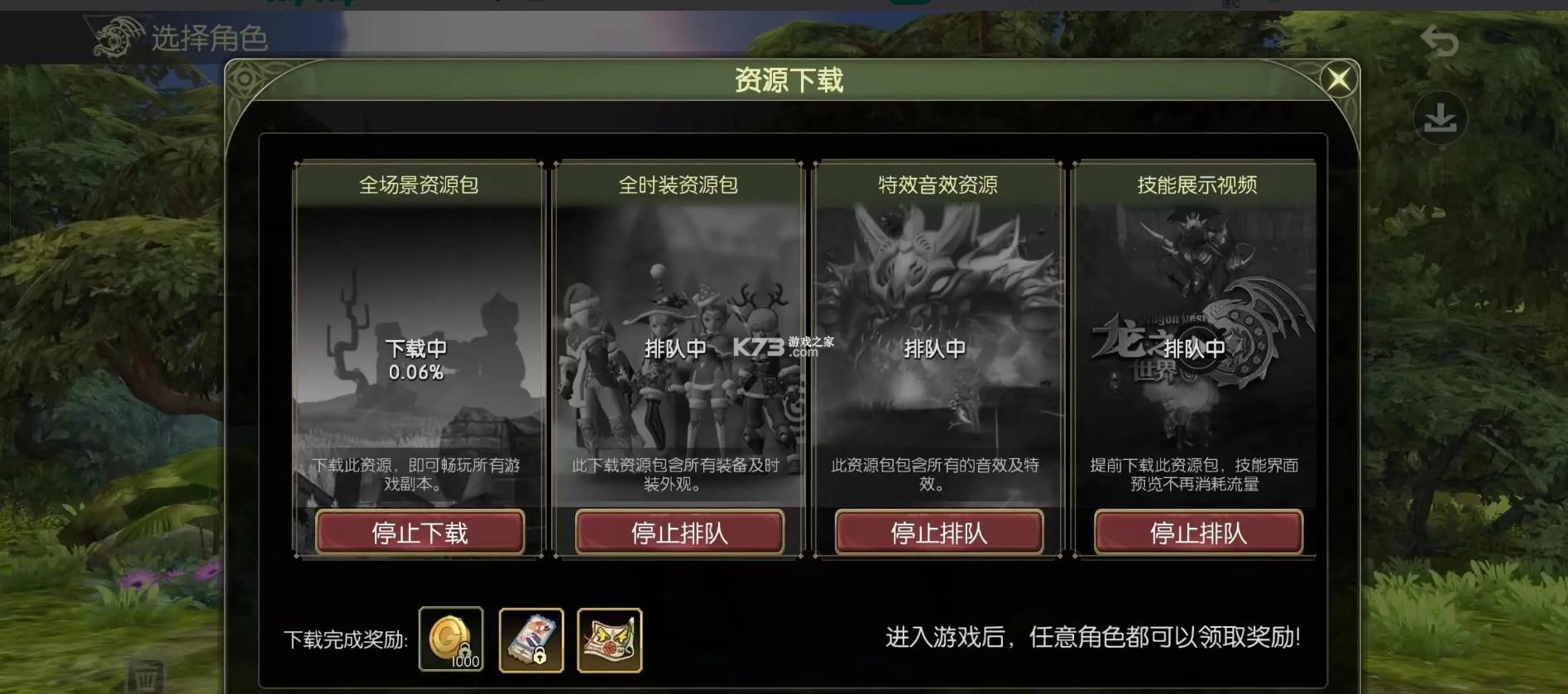Select the 技能展示视频 card header
The image size is (1568, 694).
pyautogui.click(x=1198, y=185)
